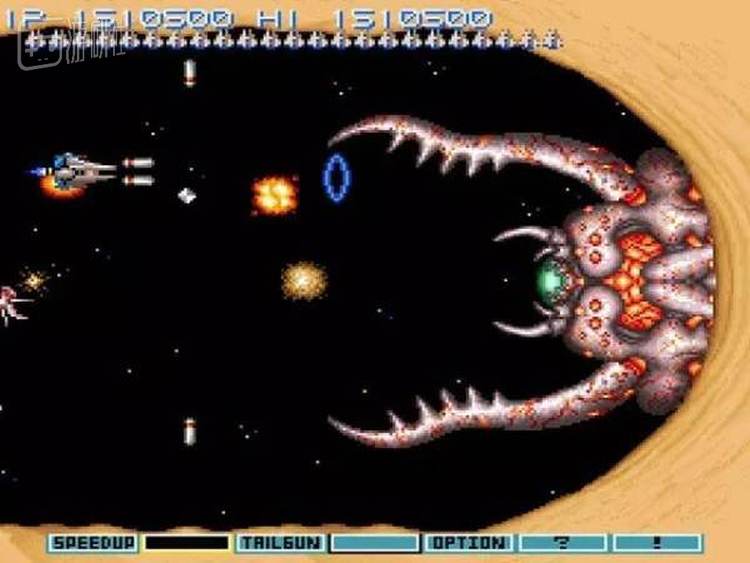Image resolution: width=750 pixels, height=563 pixels.
Task: Activate the OPTION power-up slot
Action: (468, 543)
